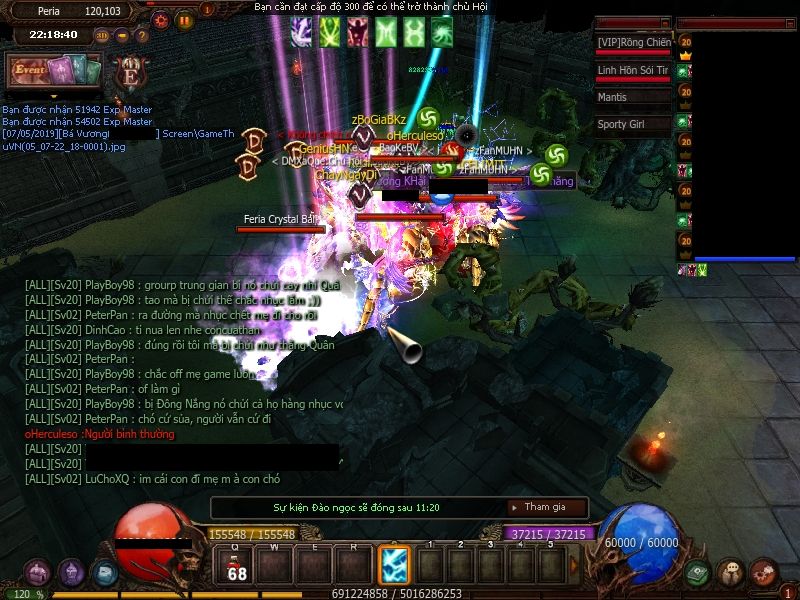Click the minus button beside 3D
800x600 pixels.
pyautogui.click(x=122, y=35)
